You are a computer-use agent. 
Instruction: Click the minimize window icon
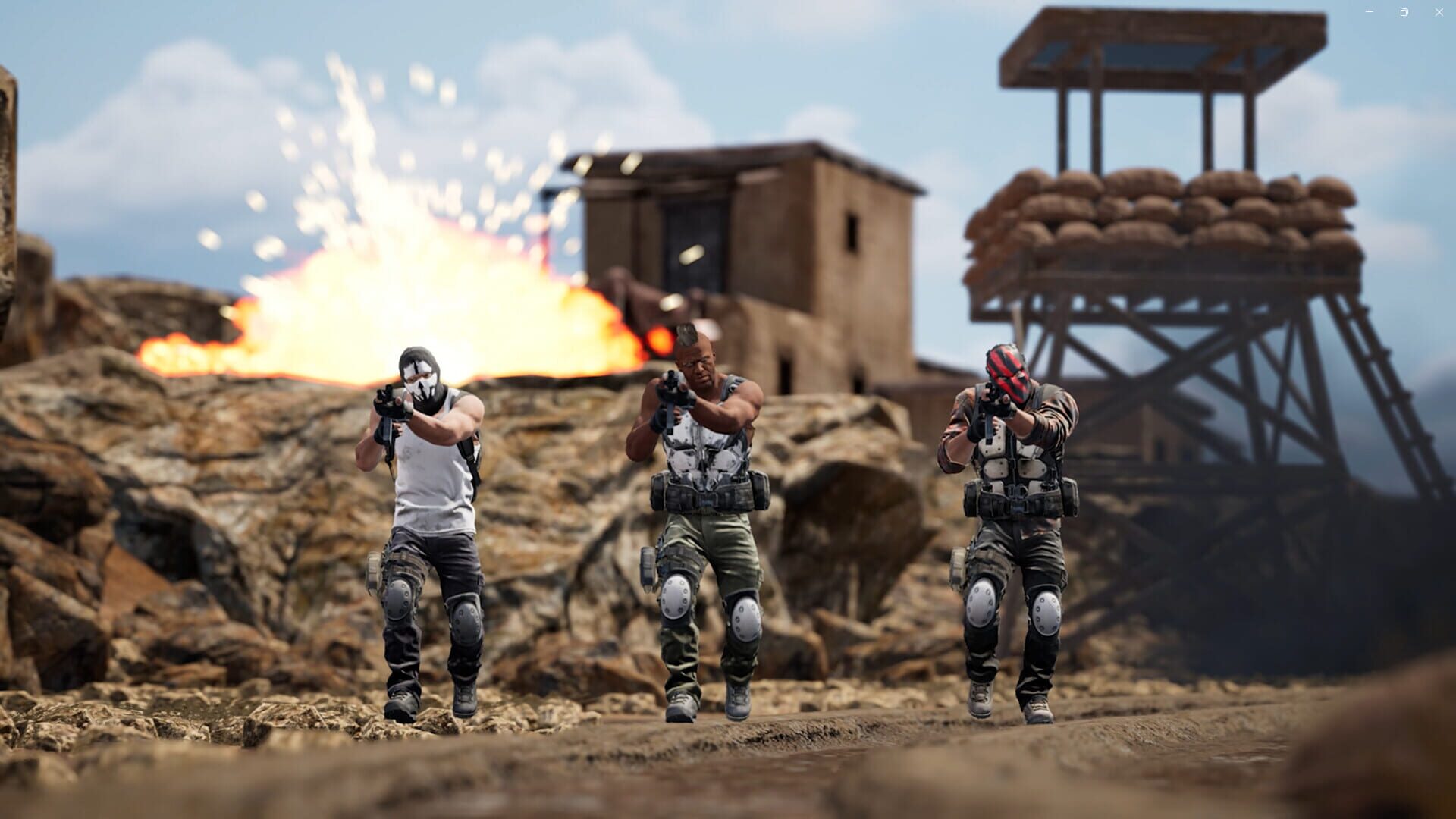pyautogui.click(x=1370, y=11)
